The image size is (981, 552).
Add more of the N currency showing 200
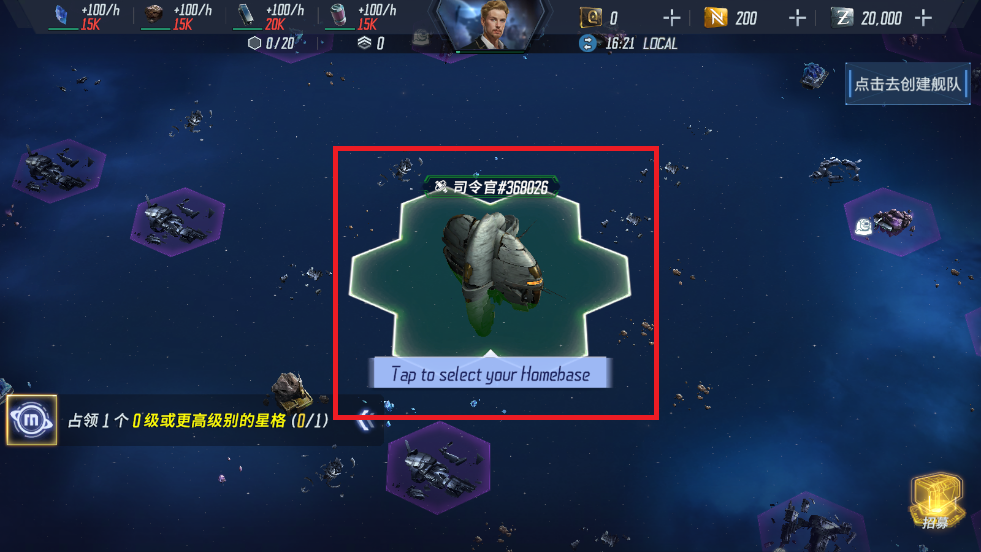[x=797, y=18]
